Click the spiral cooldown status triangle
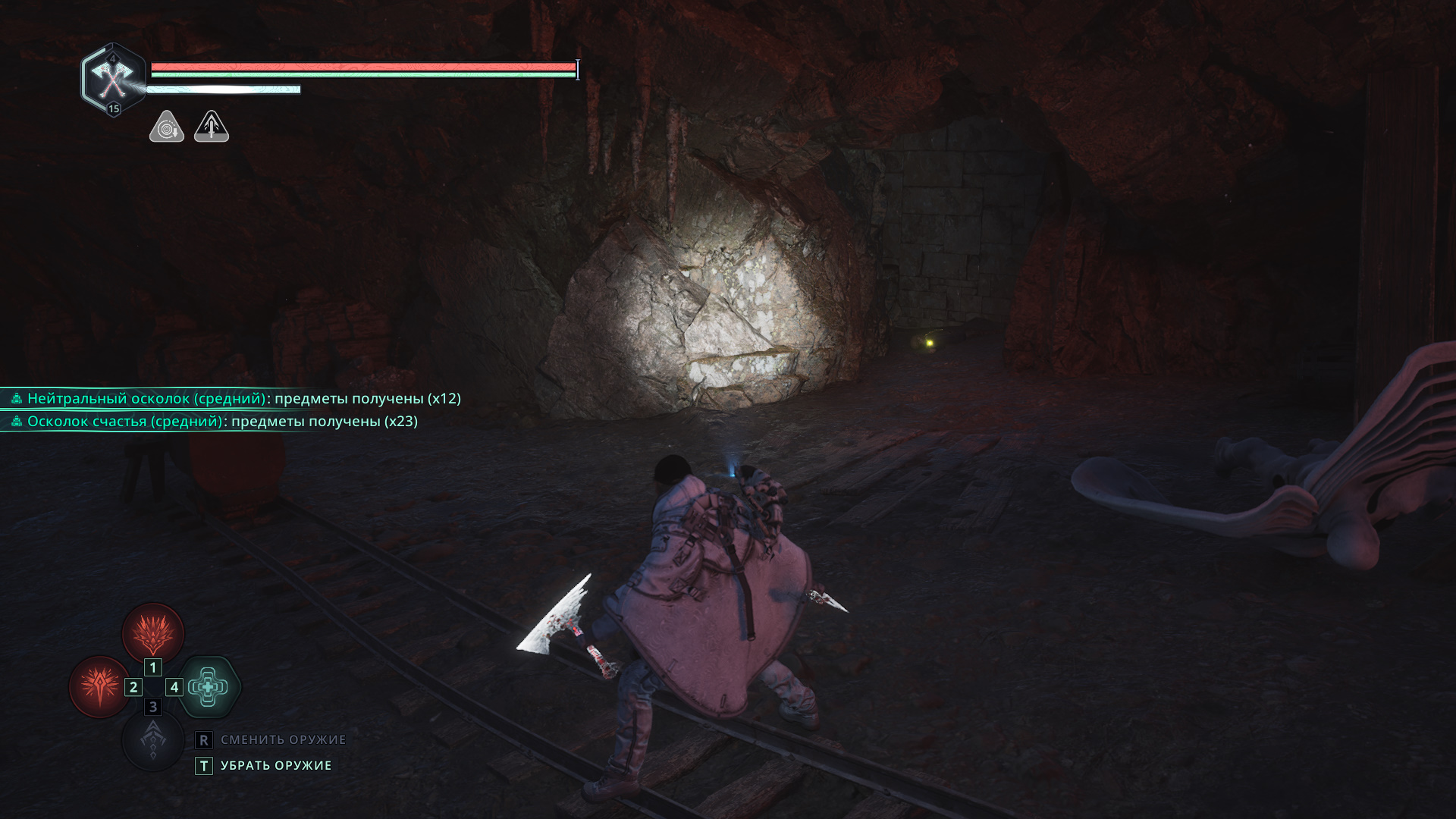Image resolution: width=1456 pixels, height=819 pixels. click(166, 127)
